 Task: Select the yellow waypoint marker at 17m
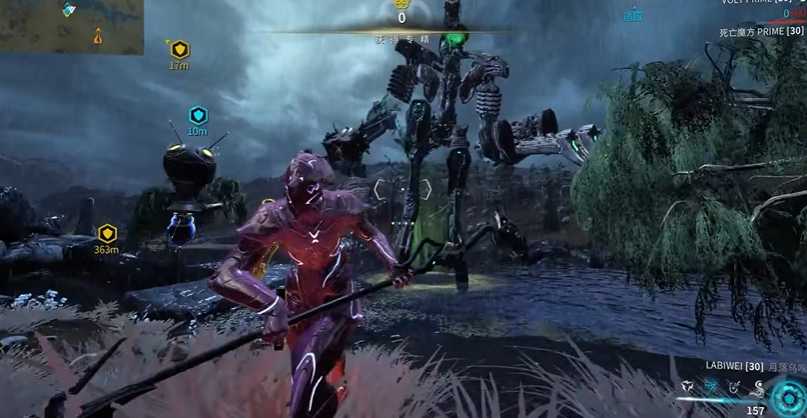pos(179,49)
